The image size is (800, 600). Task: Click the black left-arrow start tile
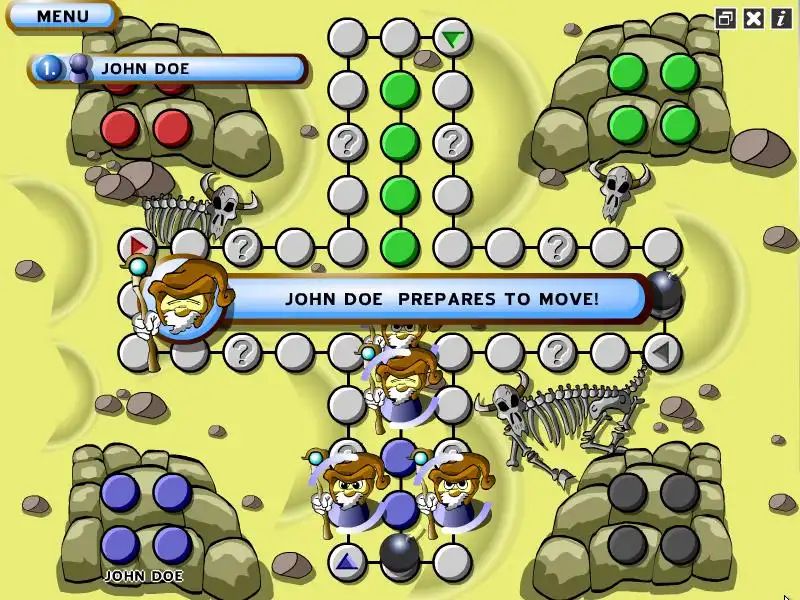pos(661,351)
